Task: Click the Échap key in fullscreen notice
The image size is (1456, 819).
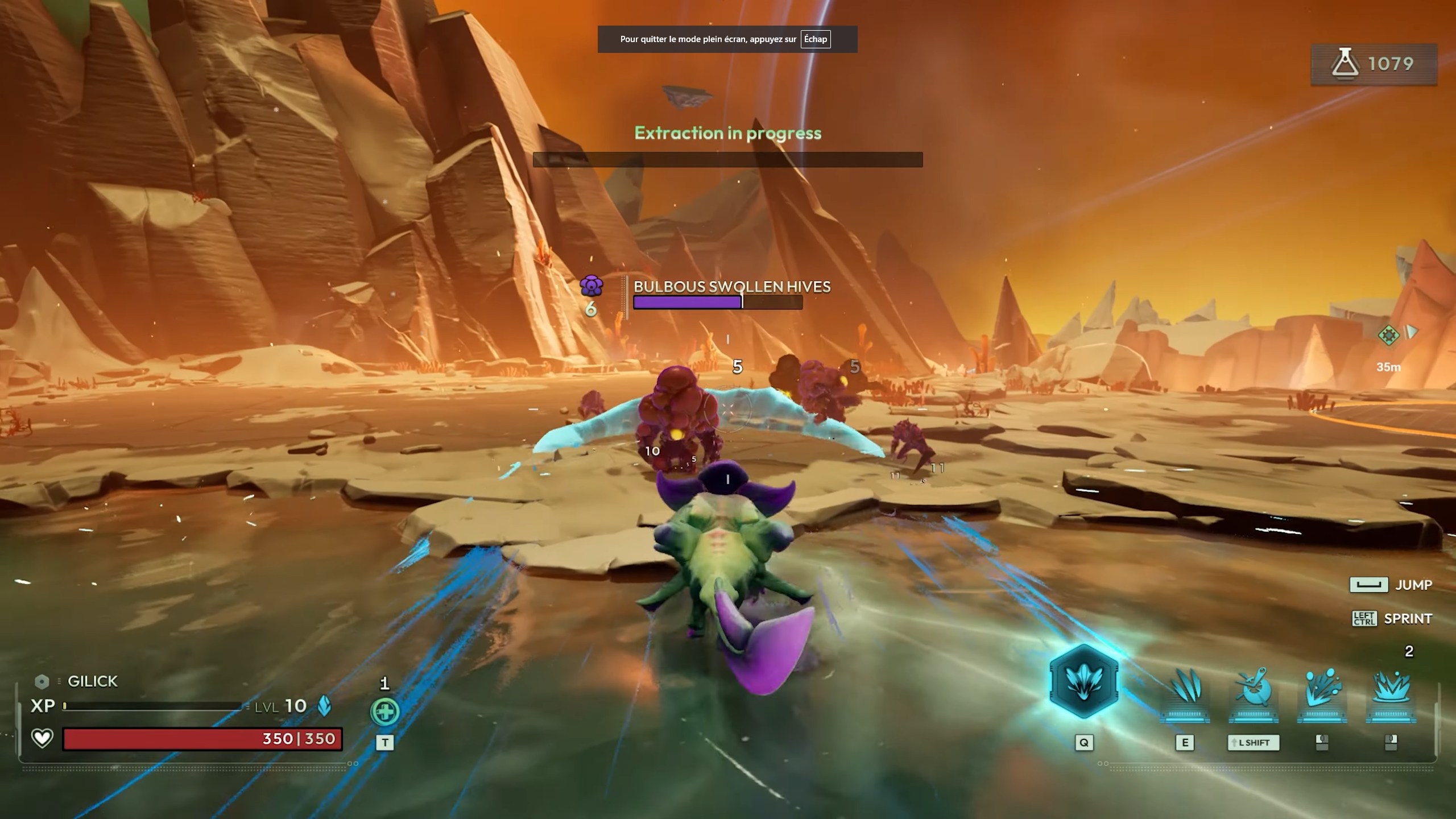Action: [x=815, y=39]
